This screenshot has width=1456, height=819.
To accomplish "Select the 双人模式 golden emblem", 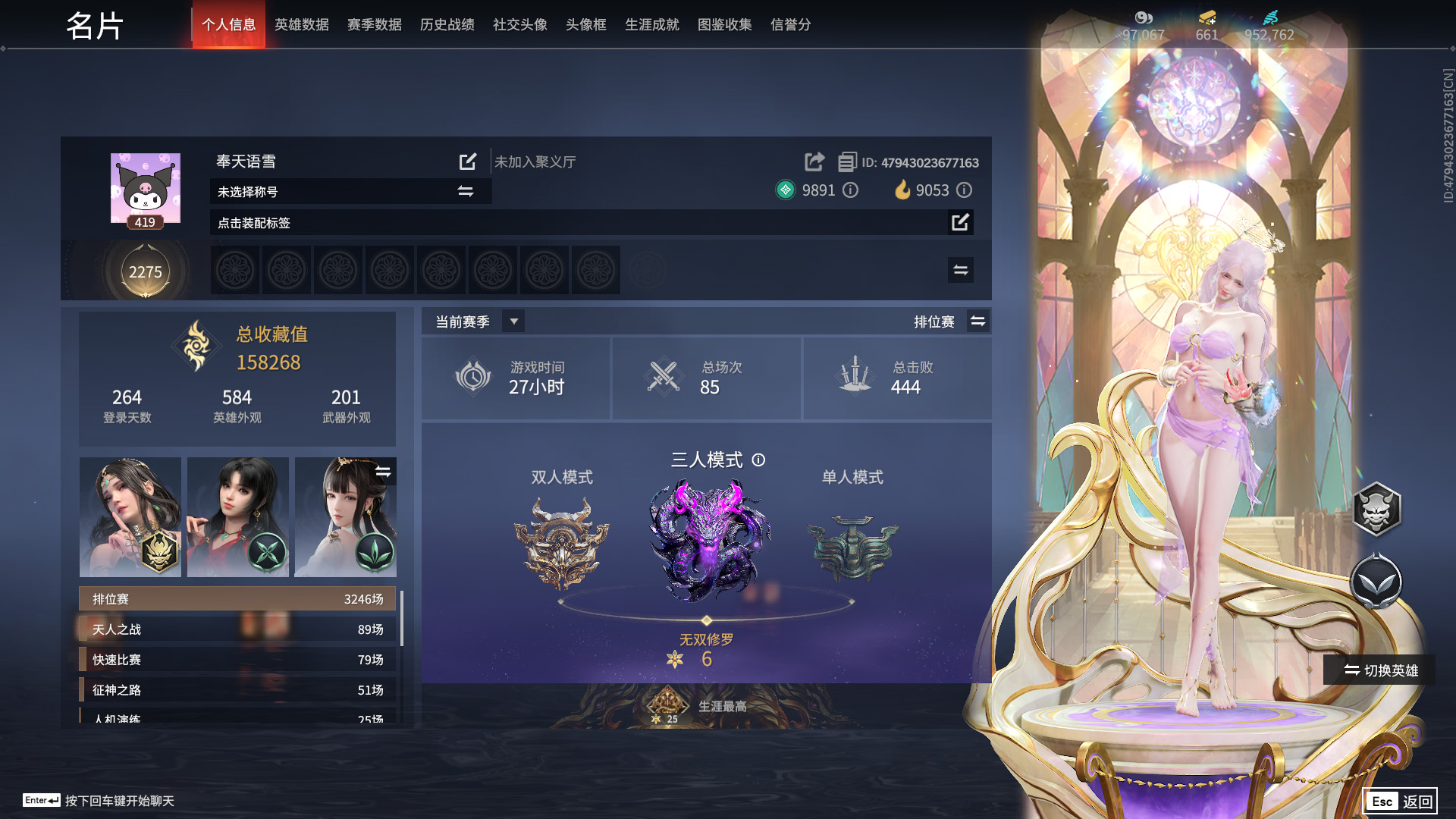I will pos(563,542).
